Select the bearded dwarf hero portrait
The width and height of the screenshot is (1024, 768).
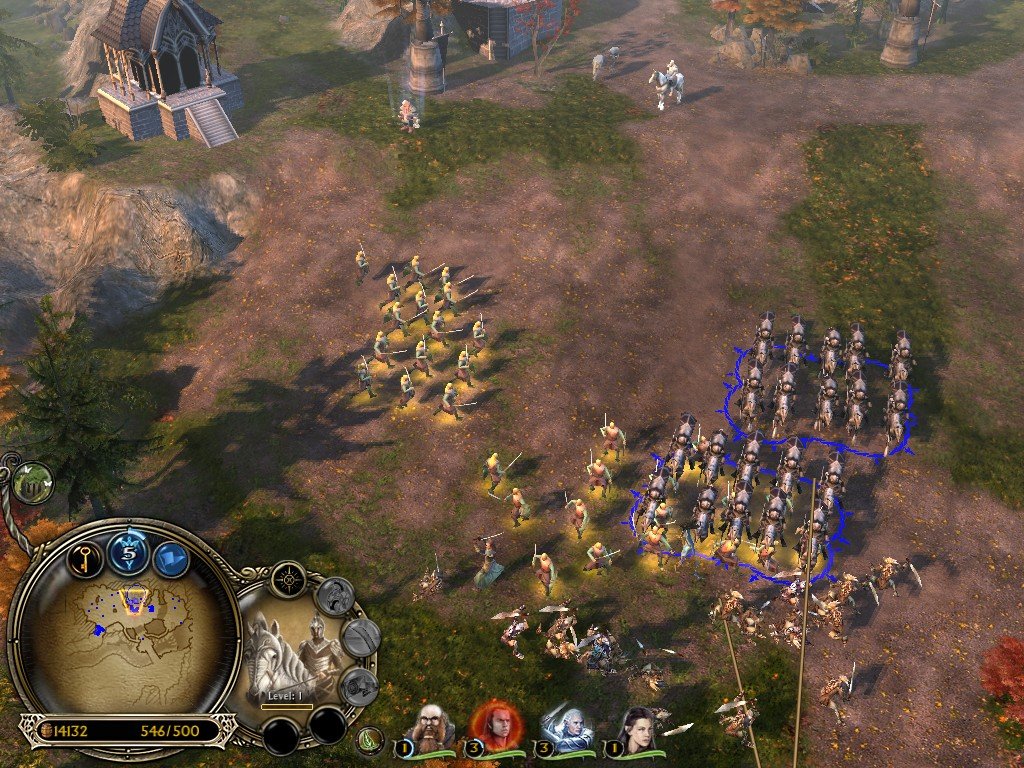[433, 727]
